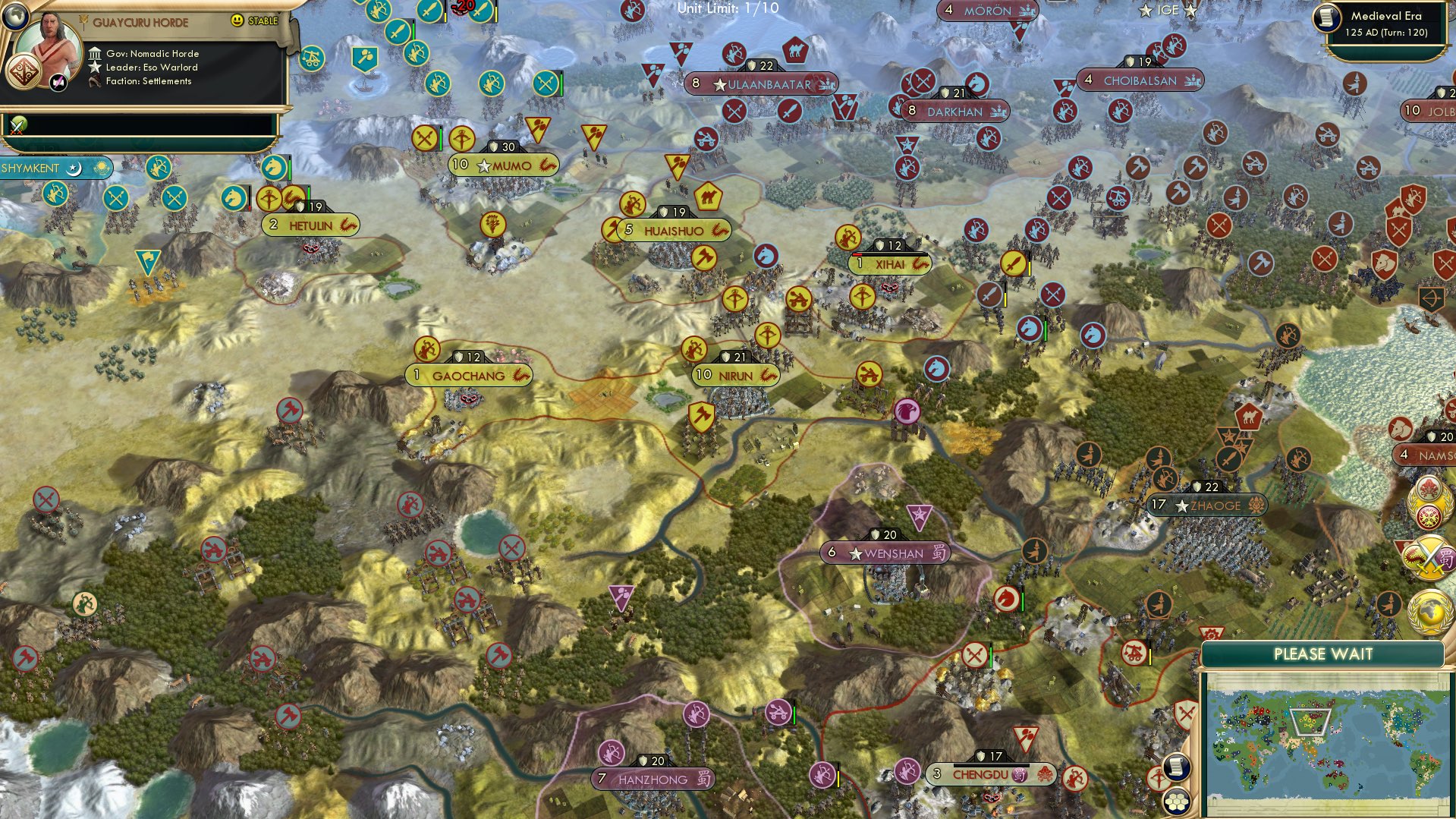
Task: Click the IGE label at the top
Action: point(1167,11)
